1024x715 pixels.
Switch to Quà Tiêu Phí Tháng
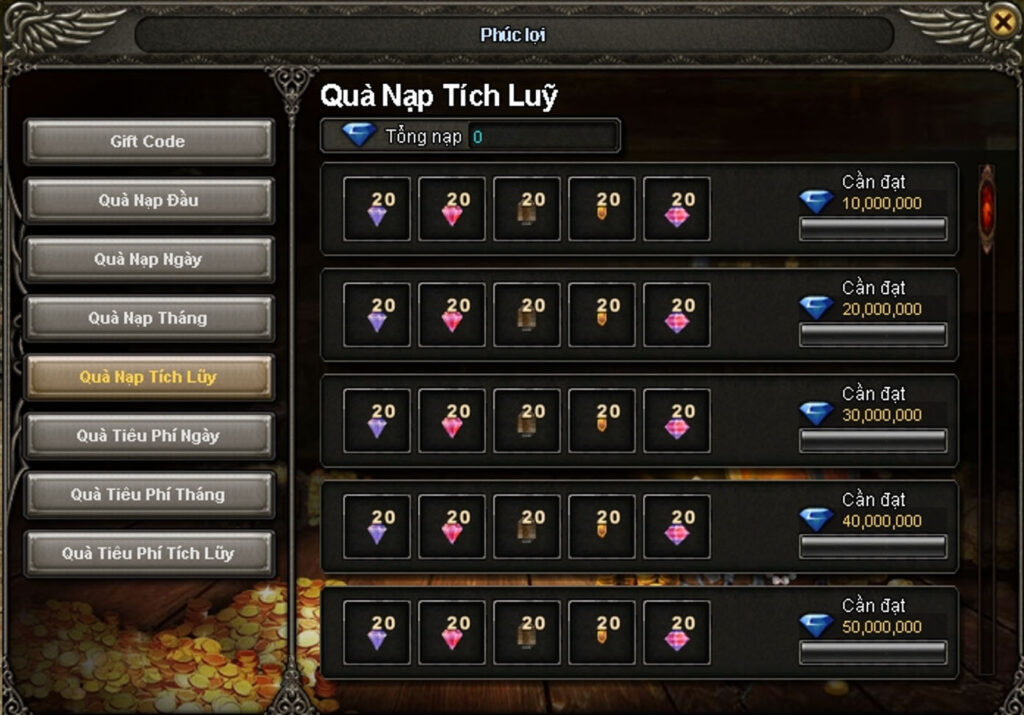tap(148, 495)
